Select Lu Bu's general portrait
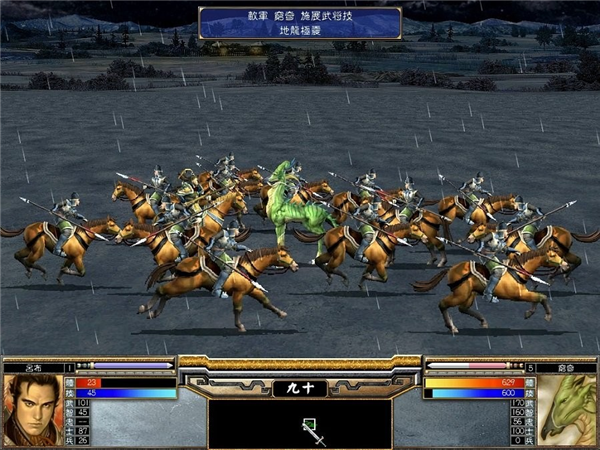Viewport: 600px width, 450px height. (32, 410)
